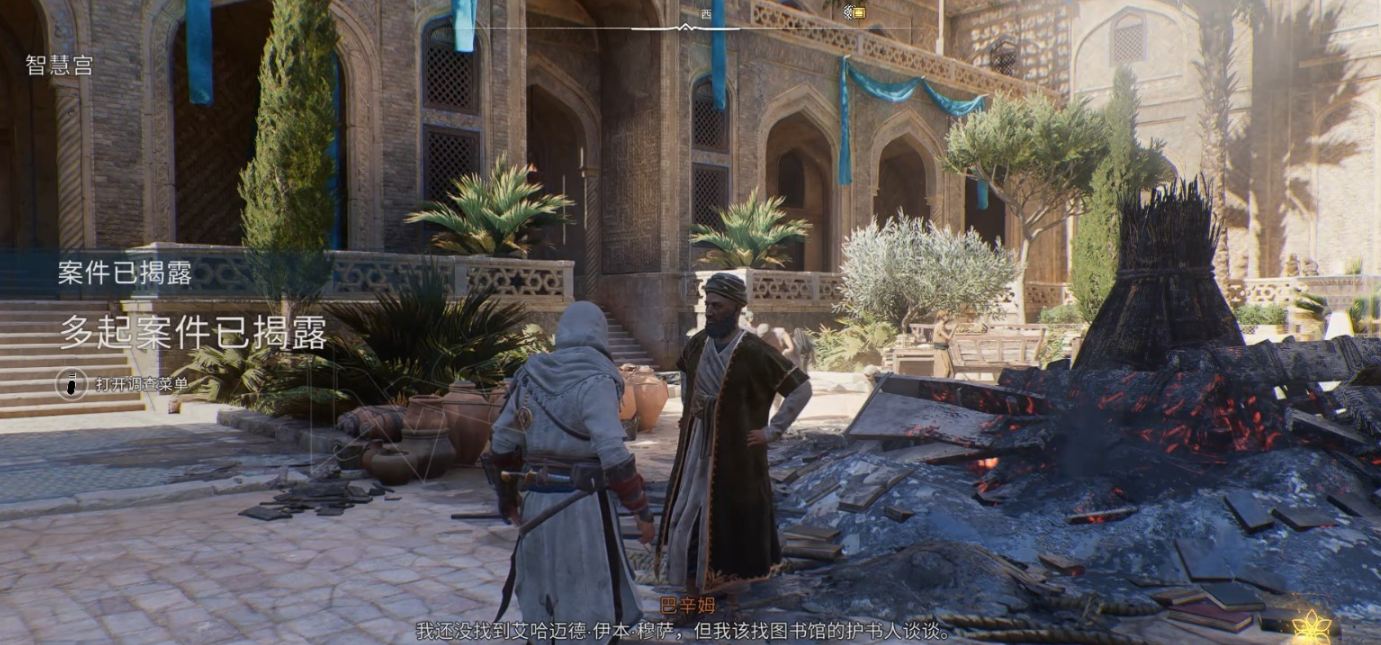Click the glowing golden lotus icon

coord(1311,626)
